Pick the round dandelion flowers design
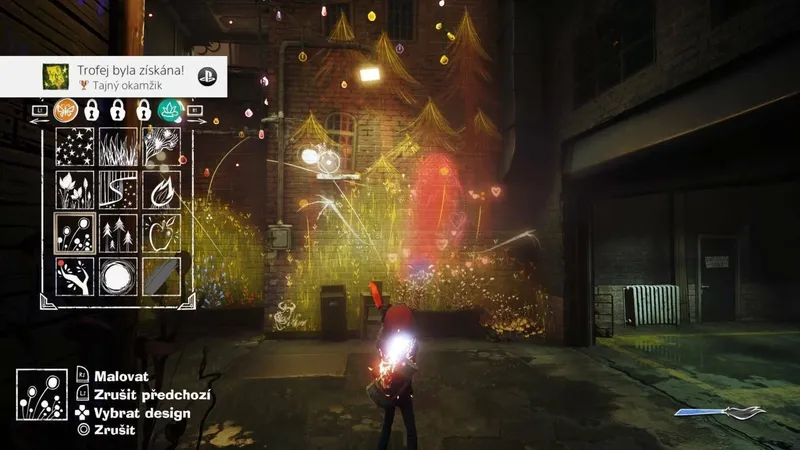The height and width of the screenshot is (450, 800). pyautogui.click(x=73, y=233)
